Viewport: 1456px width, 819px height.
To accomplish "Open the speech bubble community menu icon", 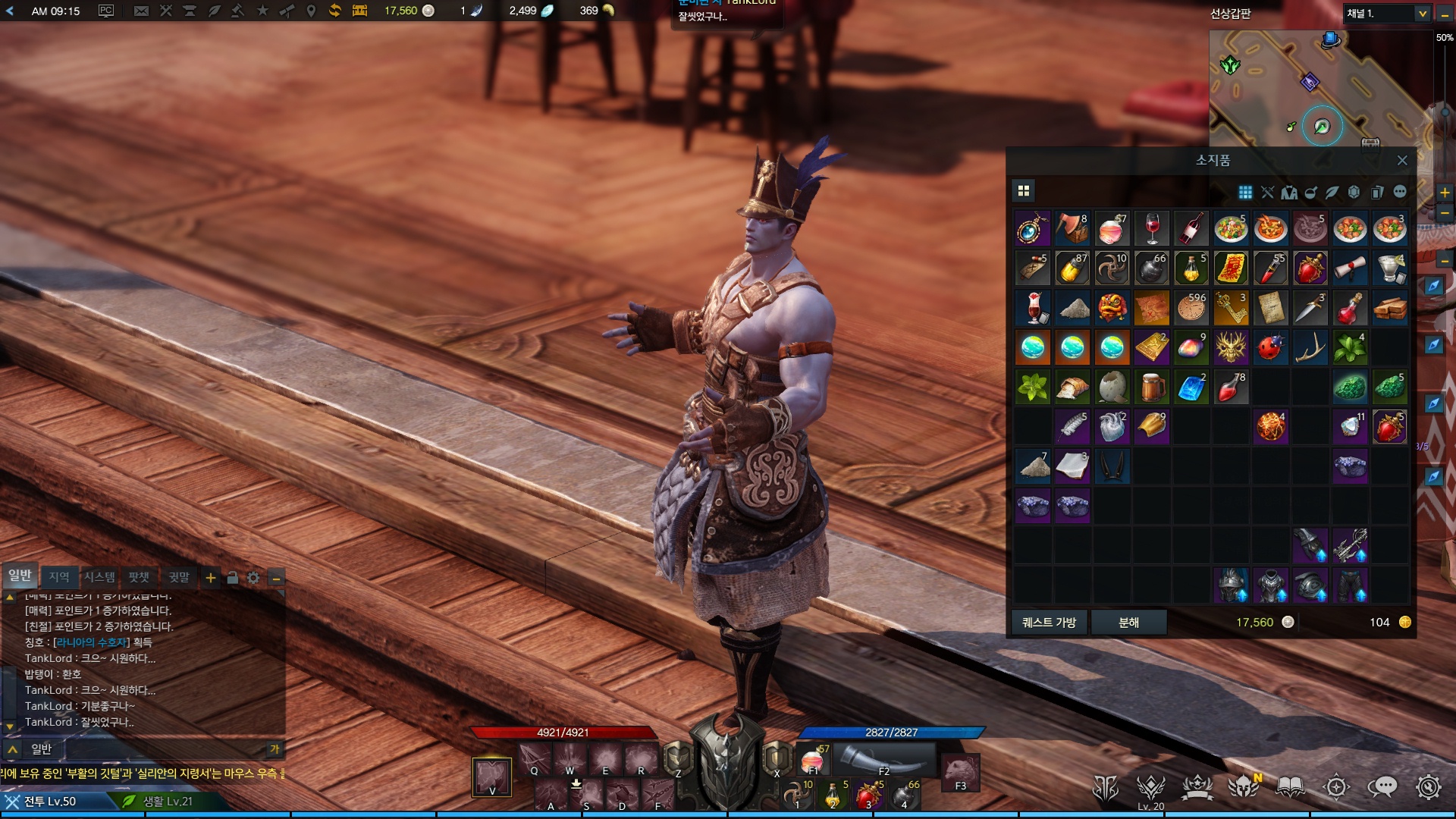I will 1382,788.
